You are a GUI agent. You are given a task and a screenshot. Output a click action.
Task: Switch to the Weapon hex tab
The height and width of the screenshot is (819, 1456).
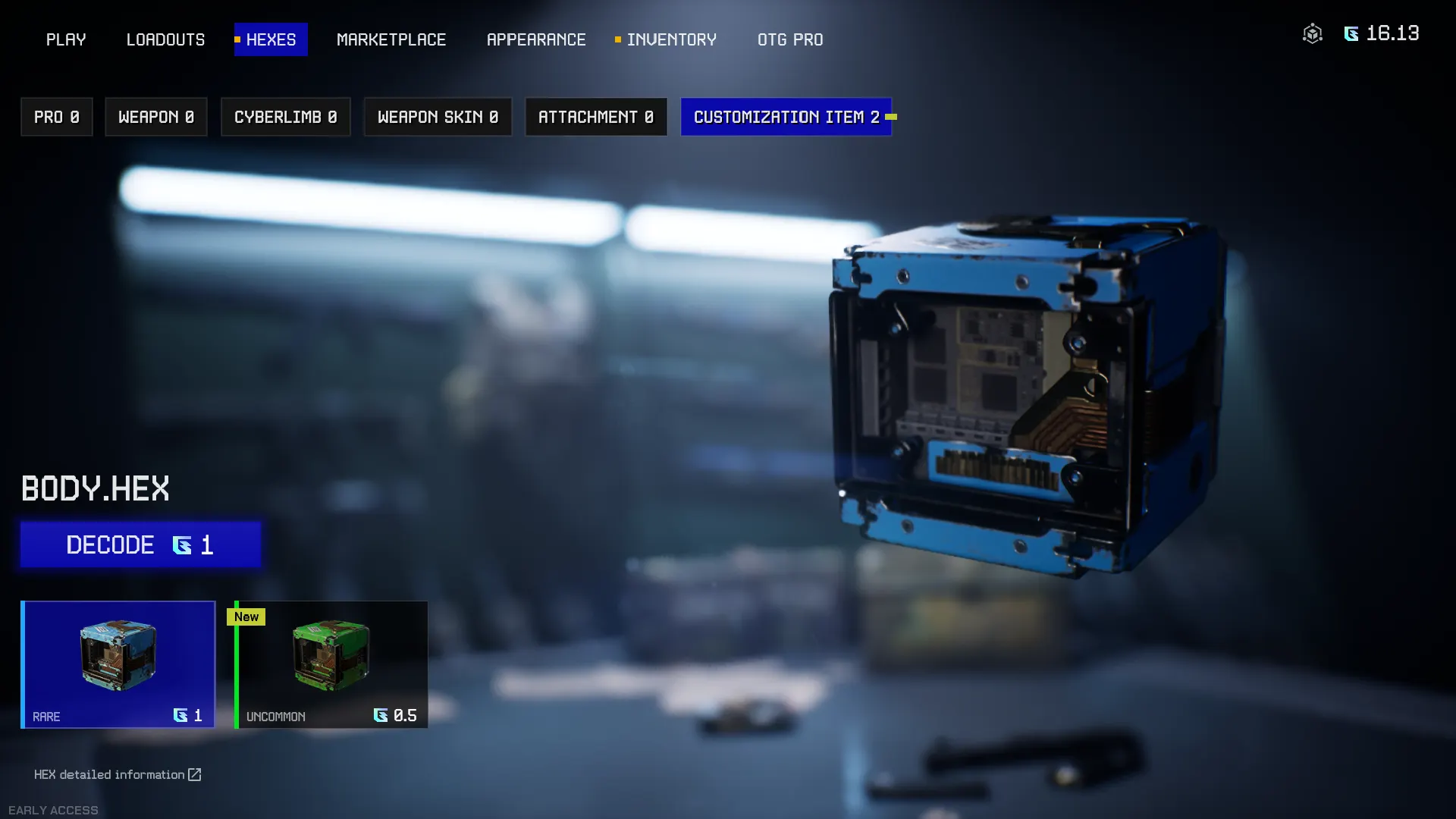click(156, 117)
